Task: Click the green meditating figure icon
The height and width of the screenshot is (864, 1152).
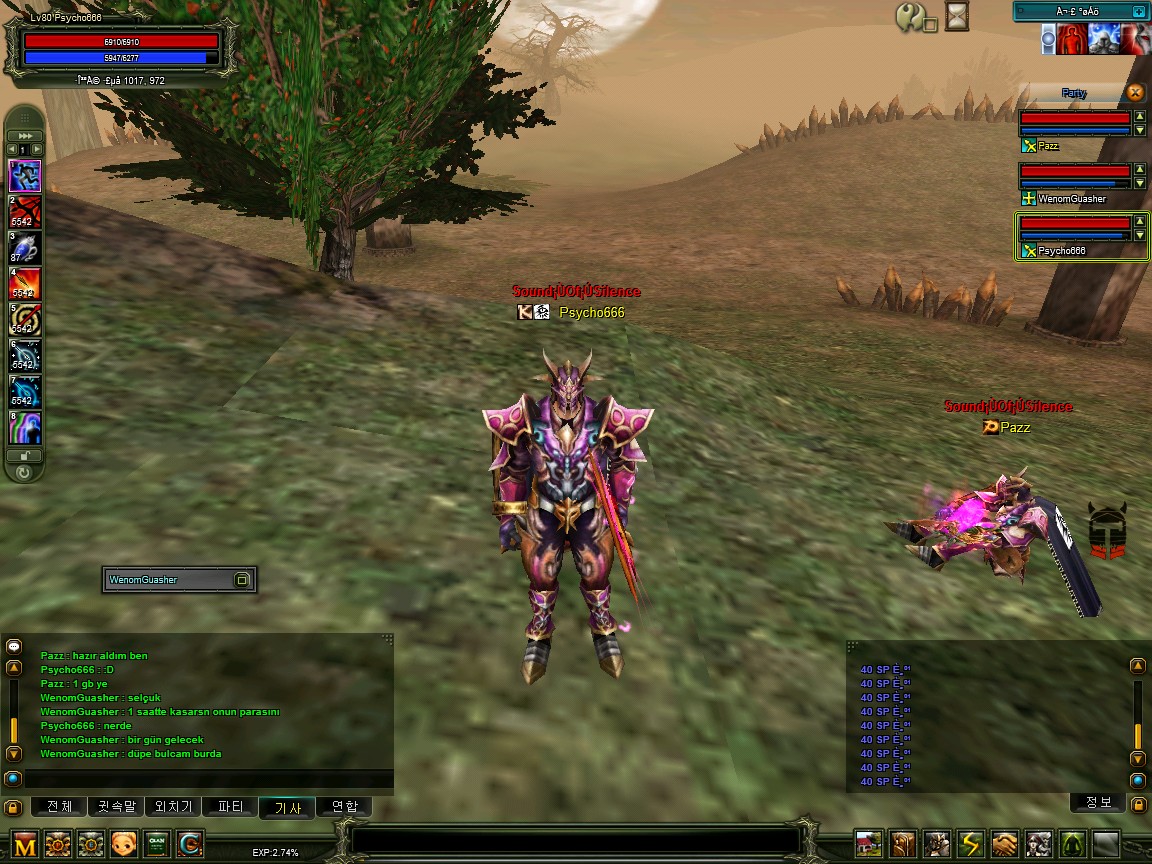Action: click(x=1072, y=845)
